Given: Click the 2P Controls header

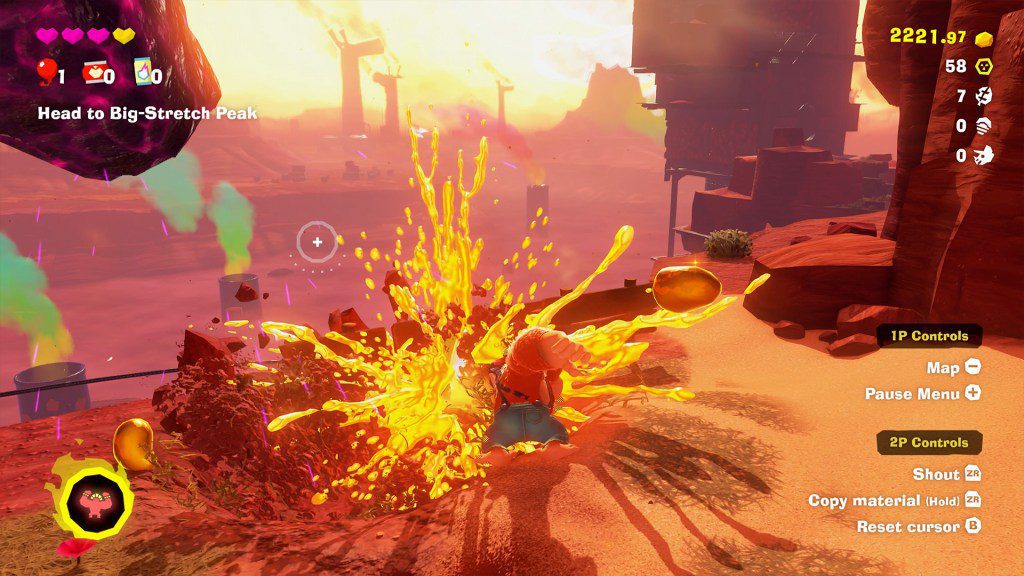Looking at the screenshot, I should click(x=929, y=442).
